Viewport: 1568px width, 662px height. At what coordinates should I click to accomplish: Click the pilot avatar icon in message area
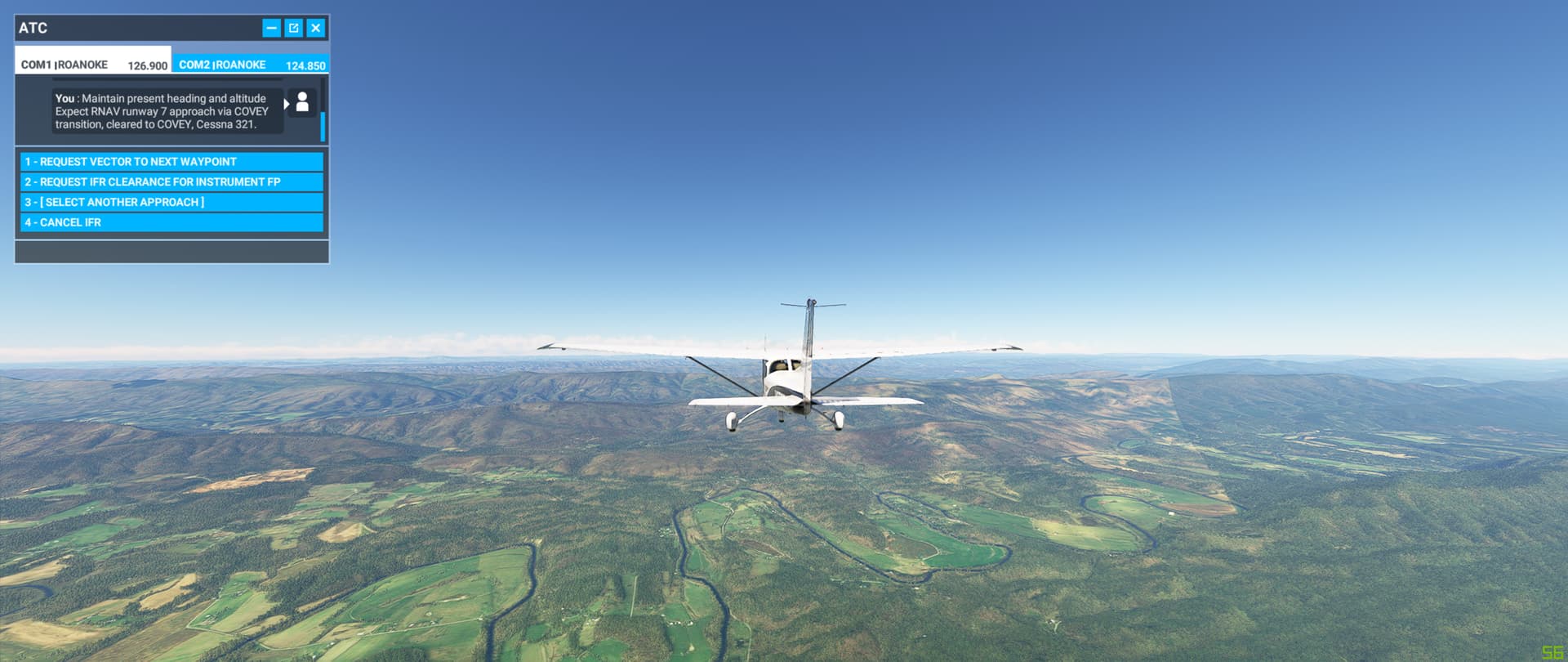click(x=302, y=102)
